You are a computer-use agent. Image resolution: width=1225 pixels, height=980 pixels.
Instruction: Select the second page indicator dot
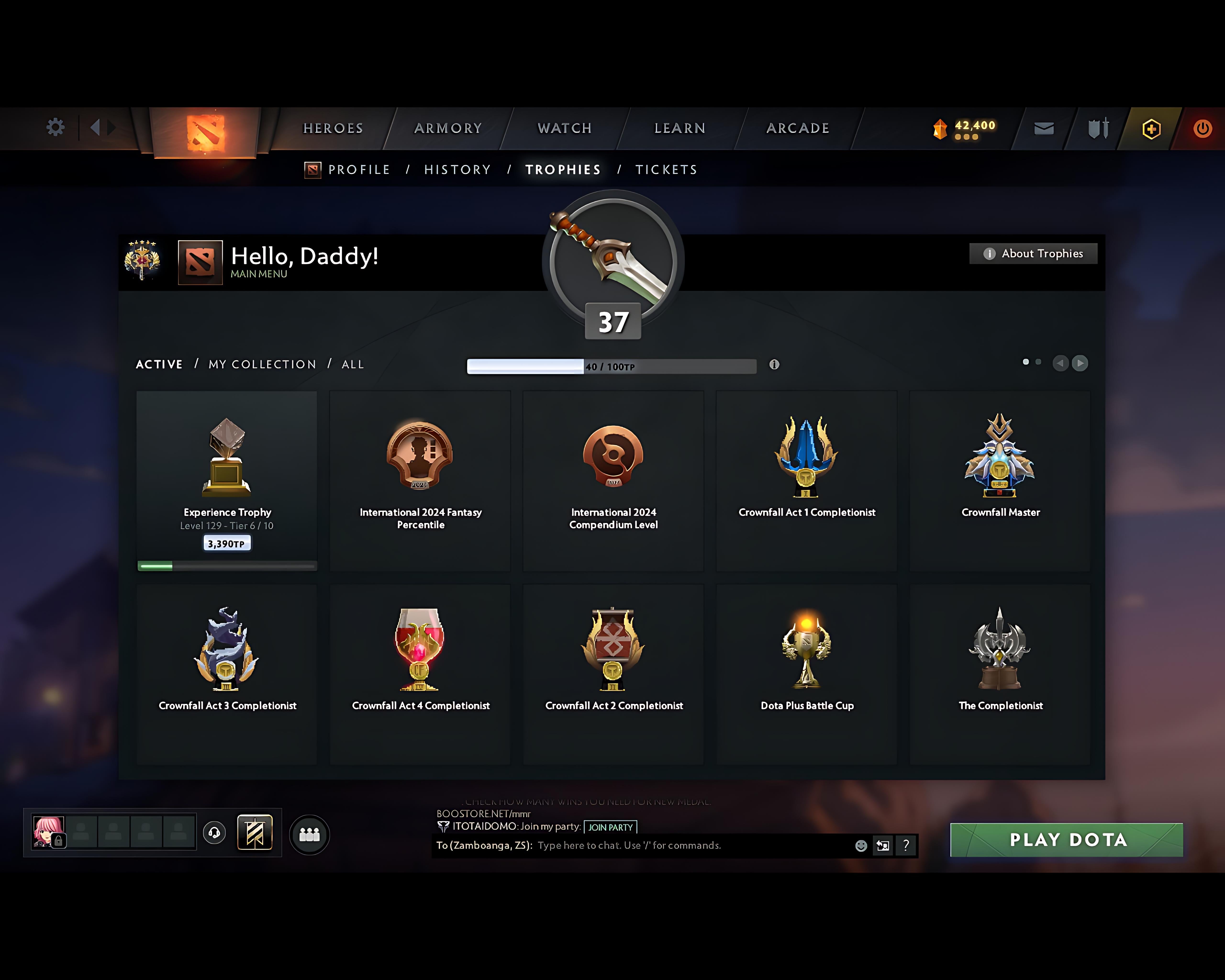tap(1039, 361)
